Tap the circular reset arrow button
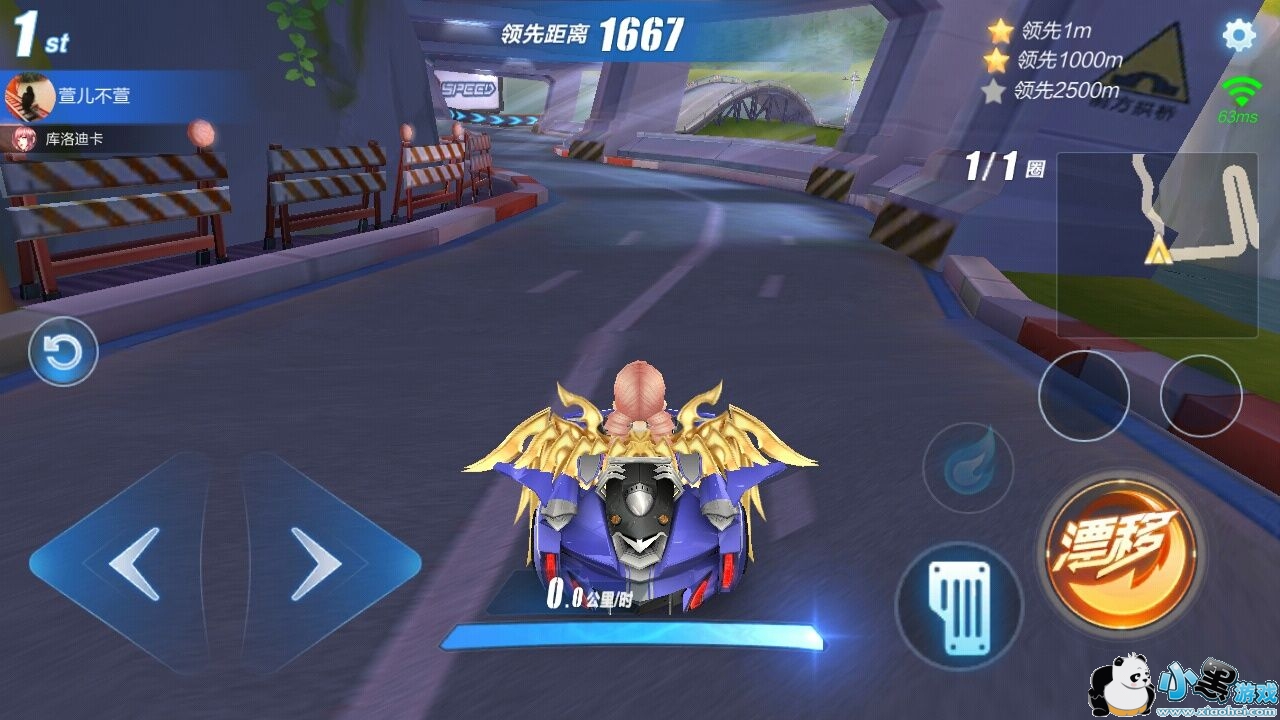 click(x=63, y=351)
